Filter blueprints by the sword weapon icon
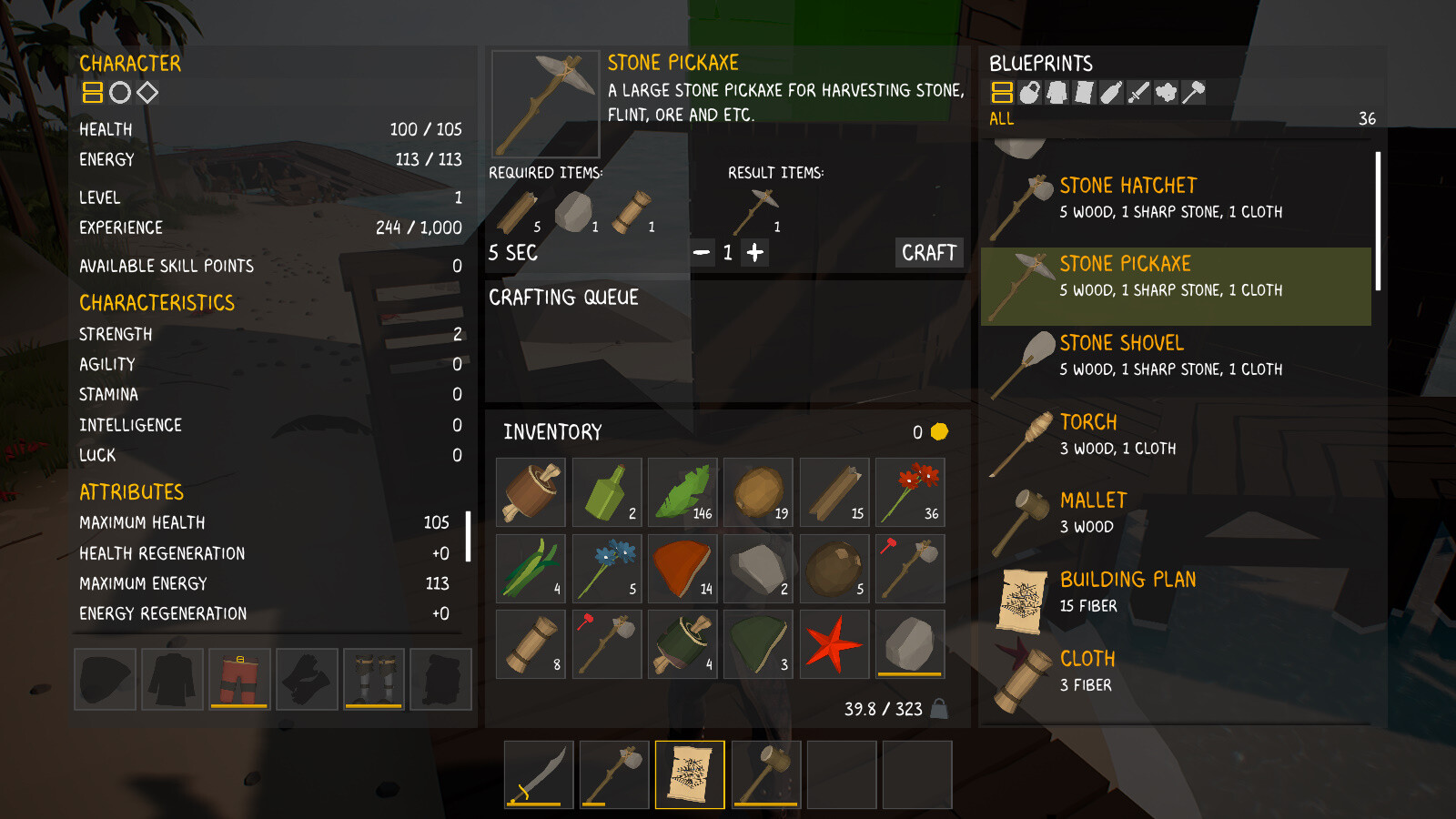1456x819 pixels. [1139, 93]
